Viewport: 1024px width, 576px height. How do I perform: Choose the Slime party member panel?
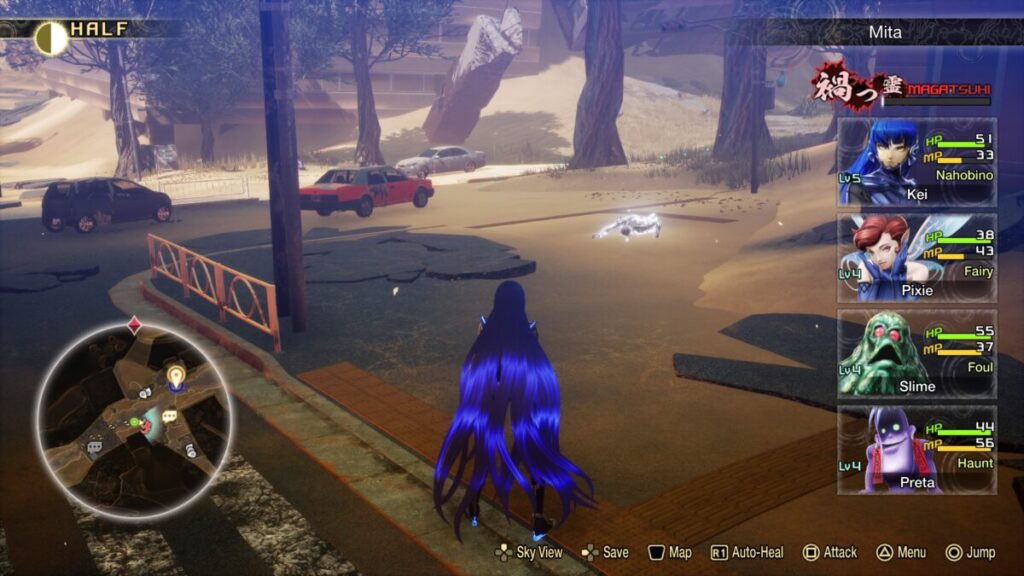[916, 354]
